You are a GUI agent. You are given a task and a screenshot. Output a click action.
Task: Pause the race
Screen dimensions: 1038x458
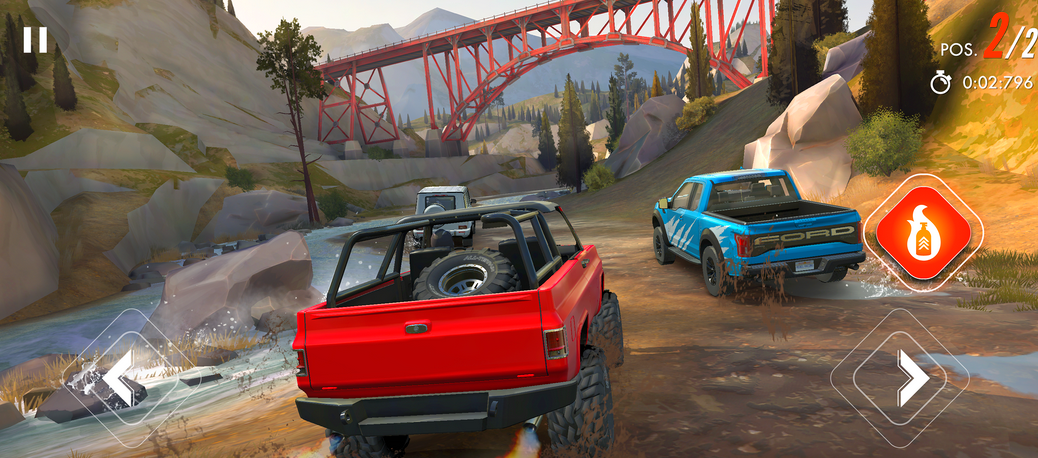(35, 40)
